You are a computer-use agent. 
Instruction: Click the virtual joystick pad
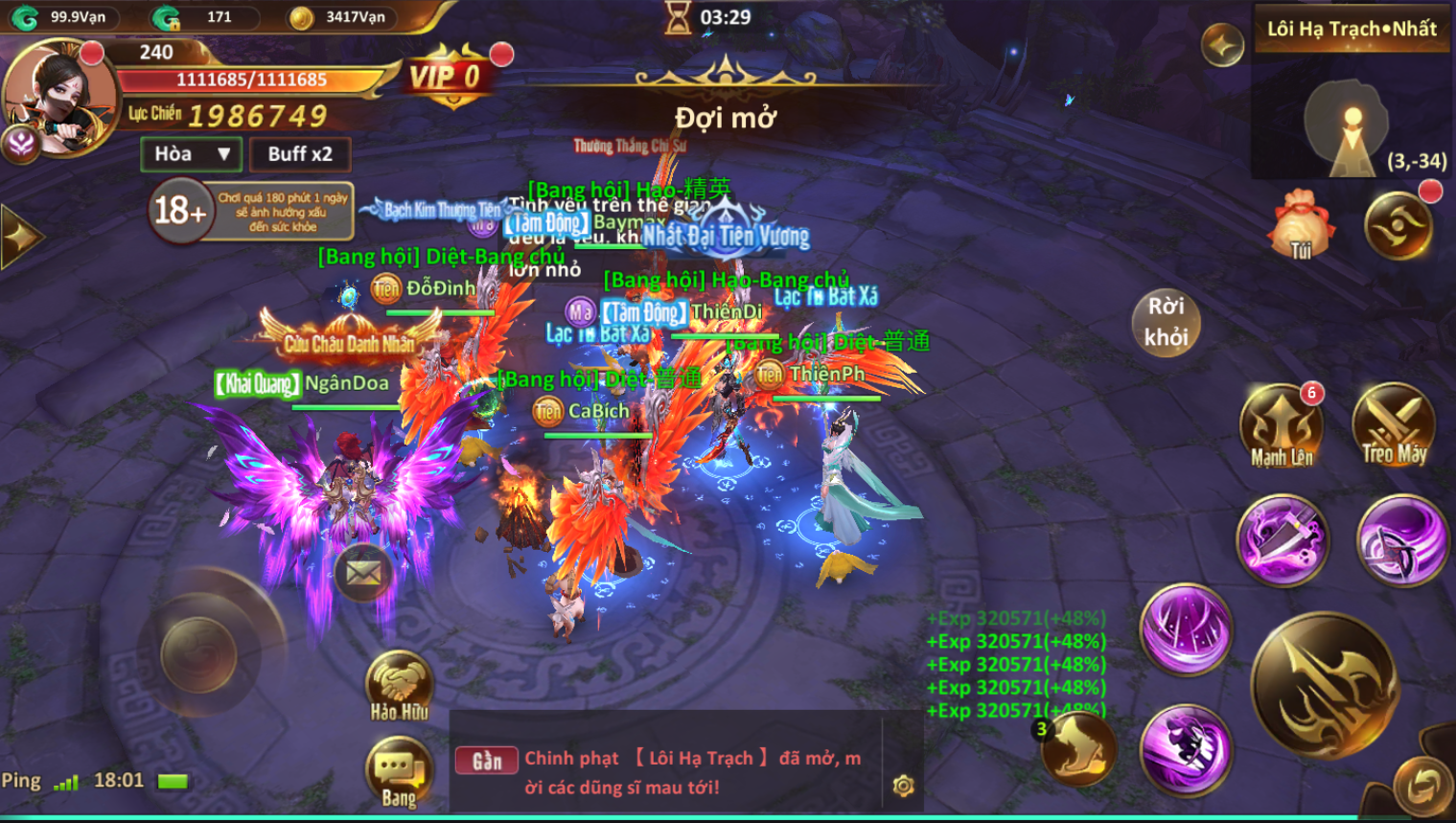point(198,654)
